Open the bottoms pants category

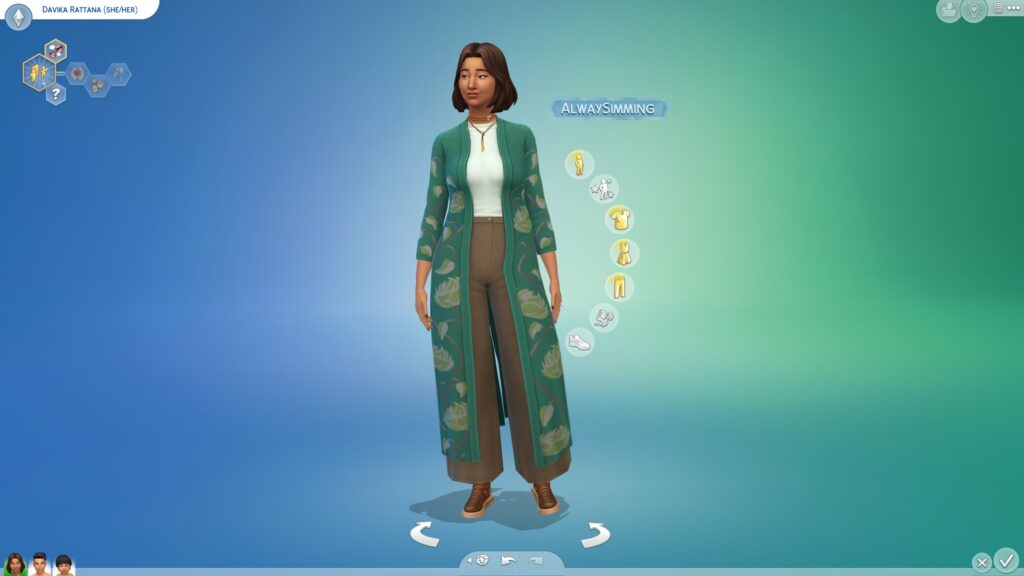tap(619, 287)
